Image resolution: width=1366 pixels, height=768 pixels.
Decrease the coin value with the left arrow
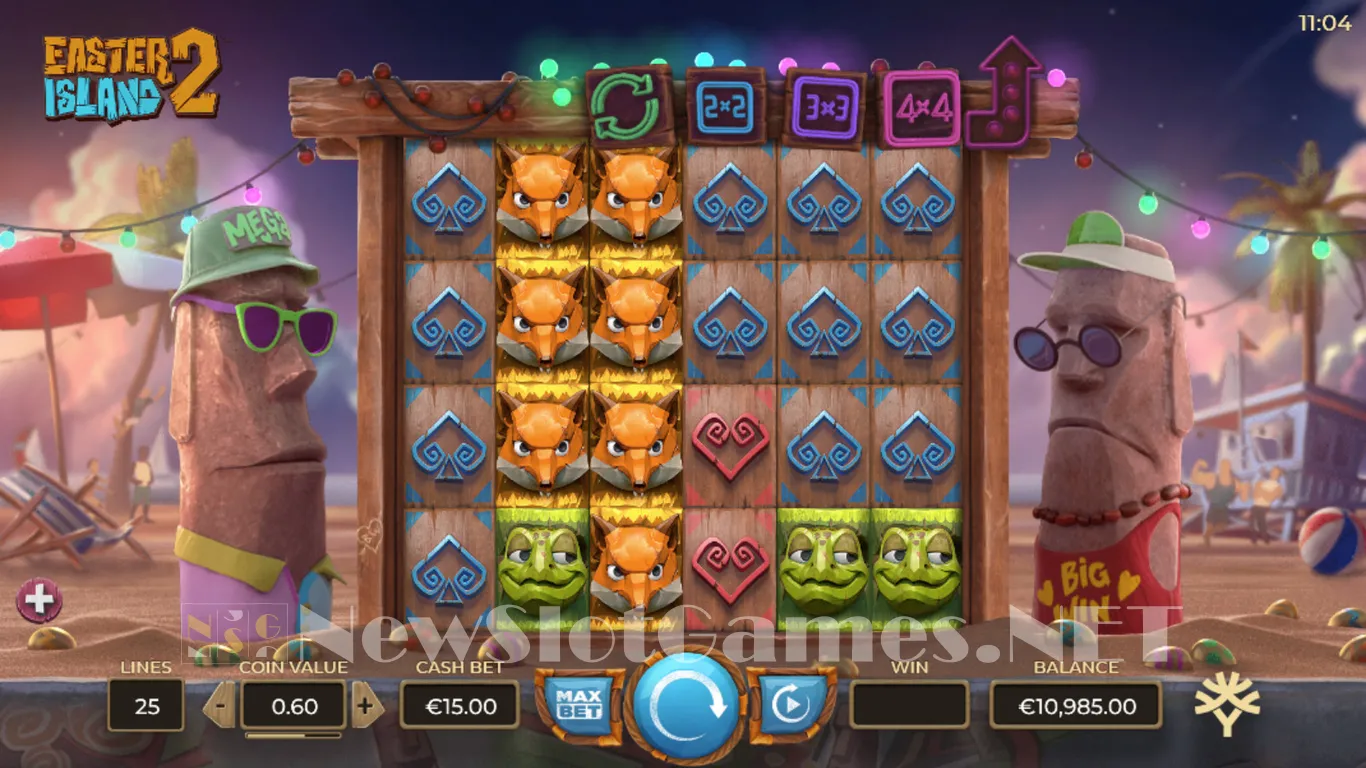point(220,706)
